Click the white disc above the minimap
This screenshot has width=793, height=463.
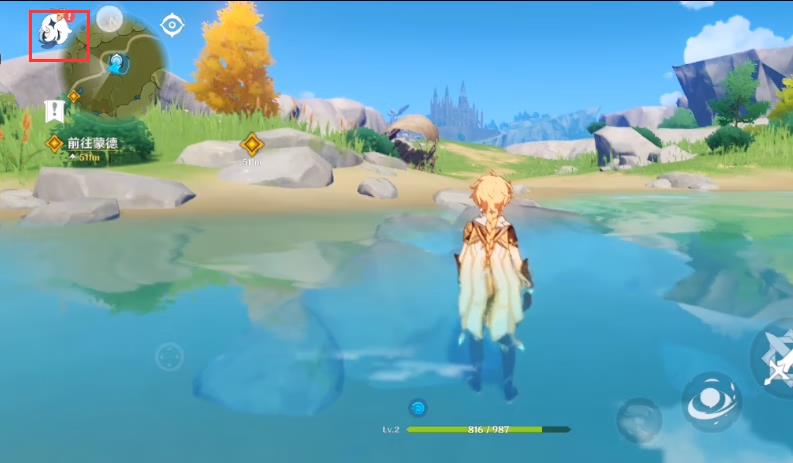tap(109, 17)
